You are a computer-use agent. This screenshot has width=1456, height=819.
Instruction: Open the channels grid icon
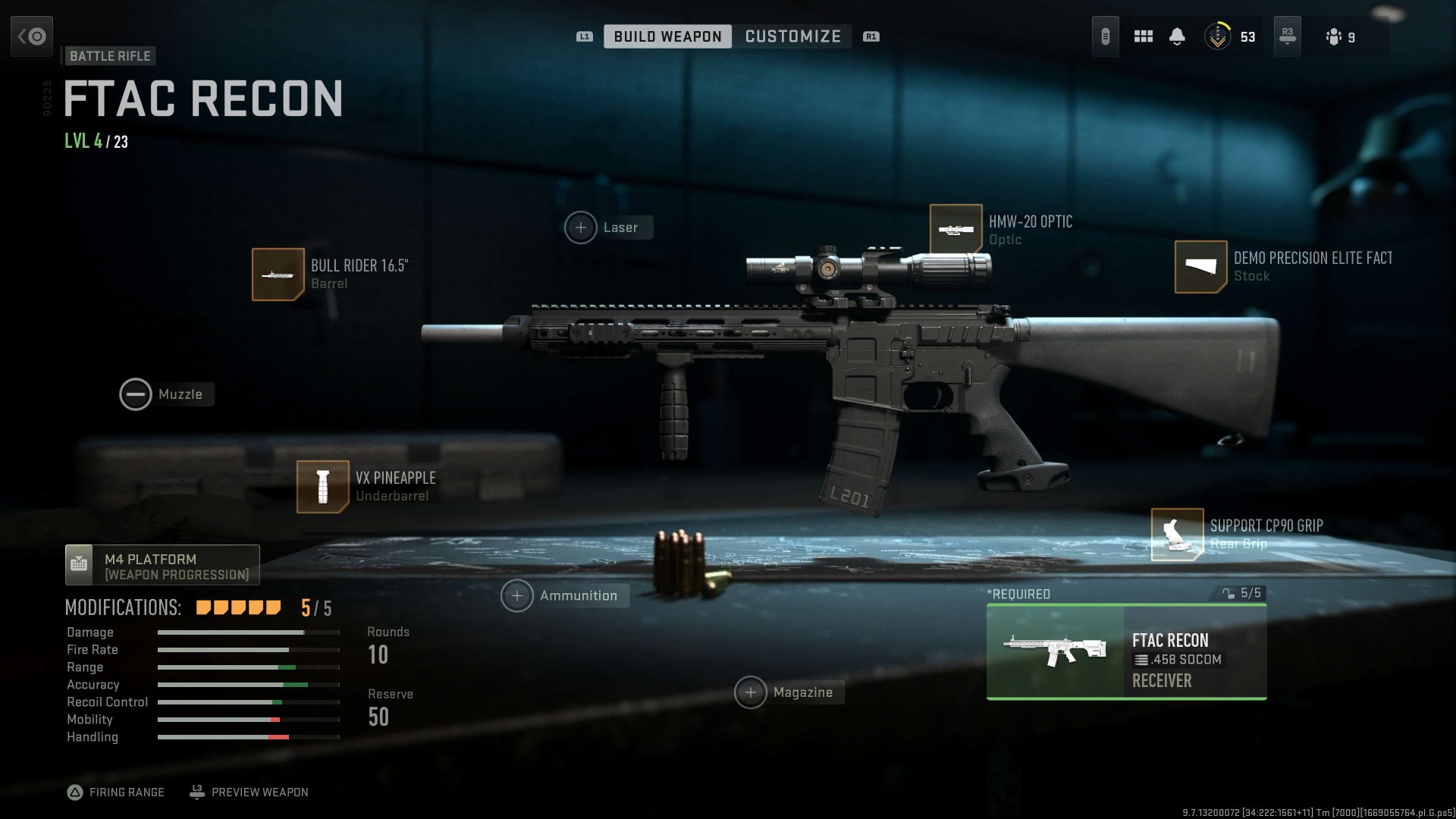[1142, 36]
